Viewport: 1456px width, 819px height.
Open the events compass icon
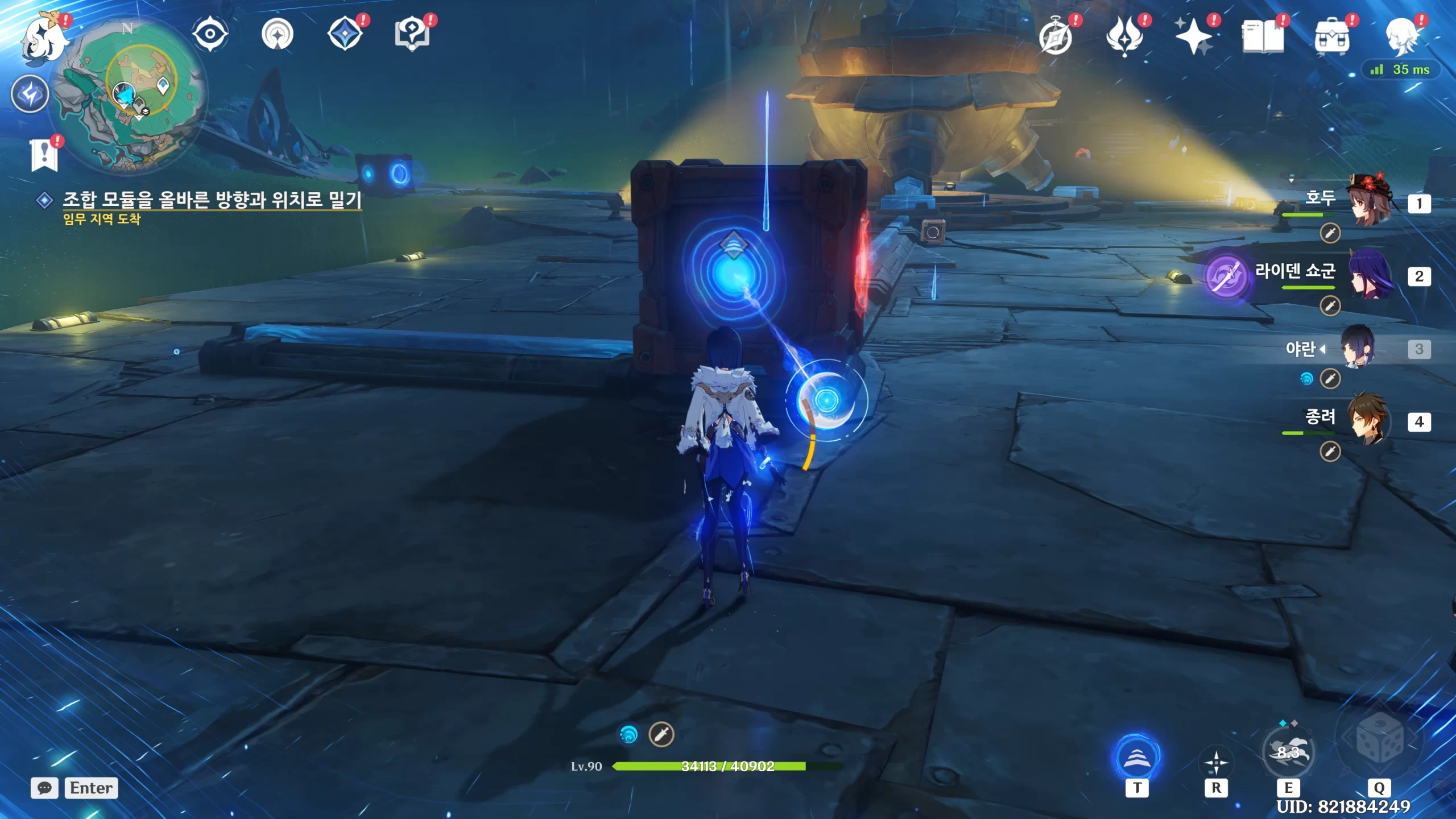click(278, 34)
